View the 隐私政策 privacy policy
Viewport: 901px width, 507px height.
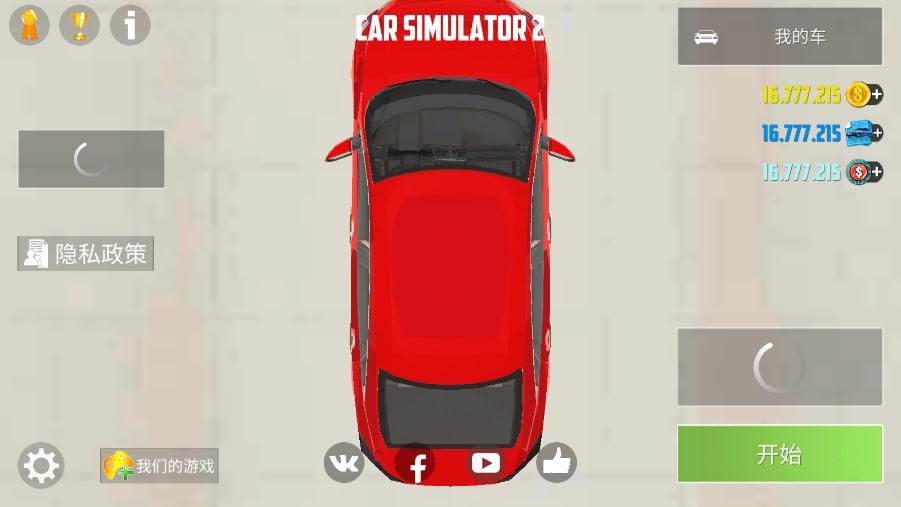(86, 254)
